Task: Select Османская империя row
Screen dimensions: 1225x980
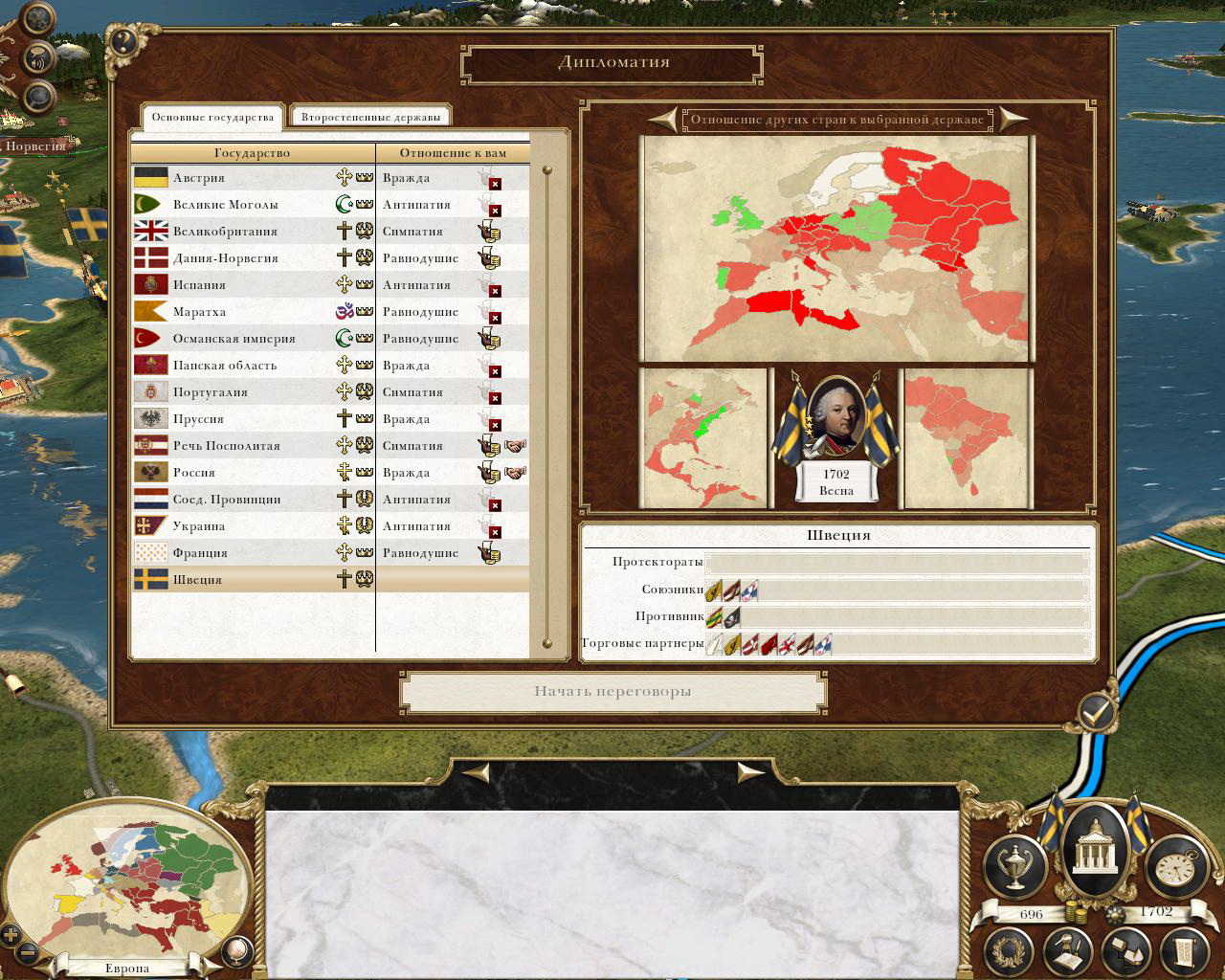Action: [234, 339]
